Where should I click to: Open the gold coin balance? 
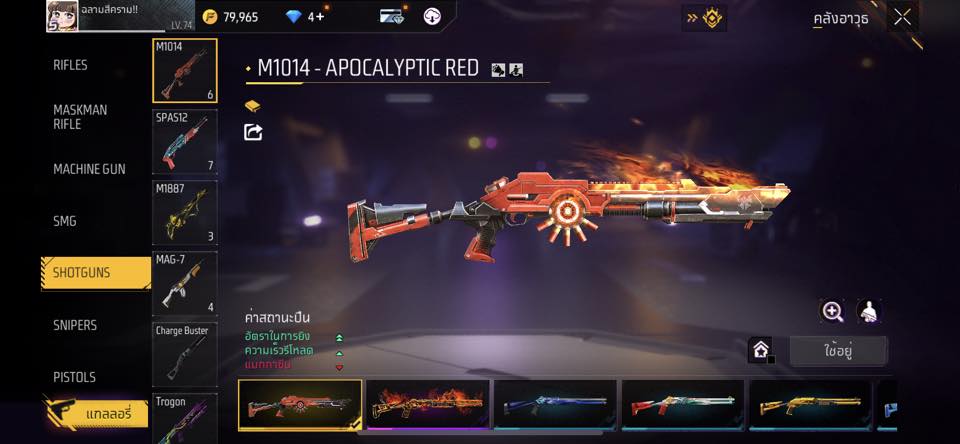pos(230,17)
